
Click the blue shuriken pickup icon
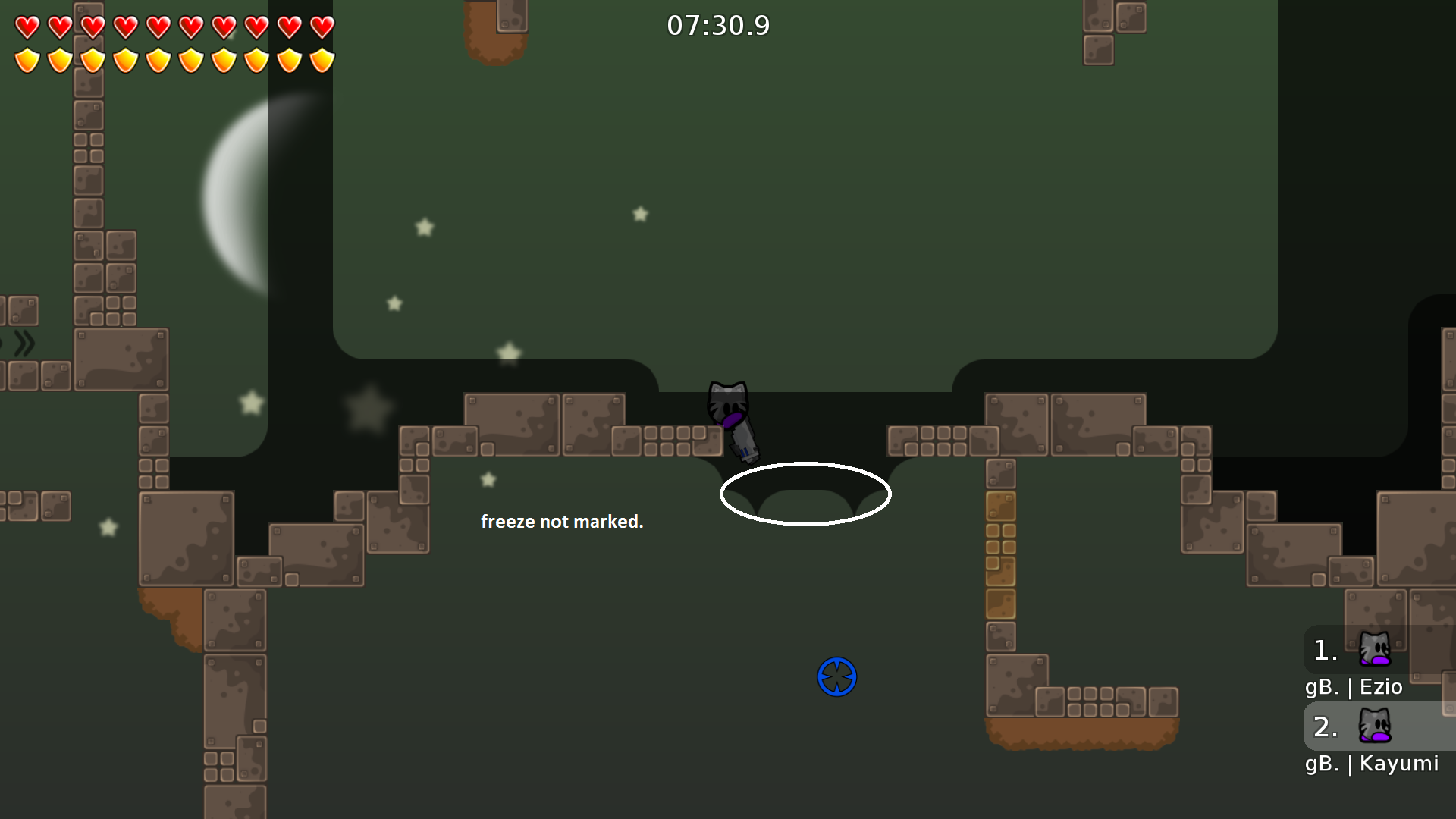[836, 677]
